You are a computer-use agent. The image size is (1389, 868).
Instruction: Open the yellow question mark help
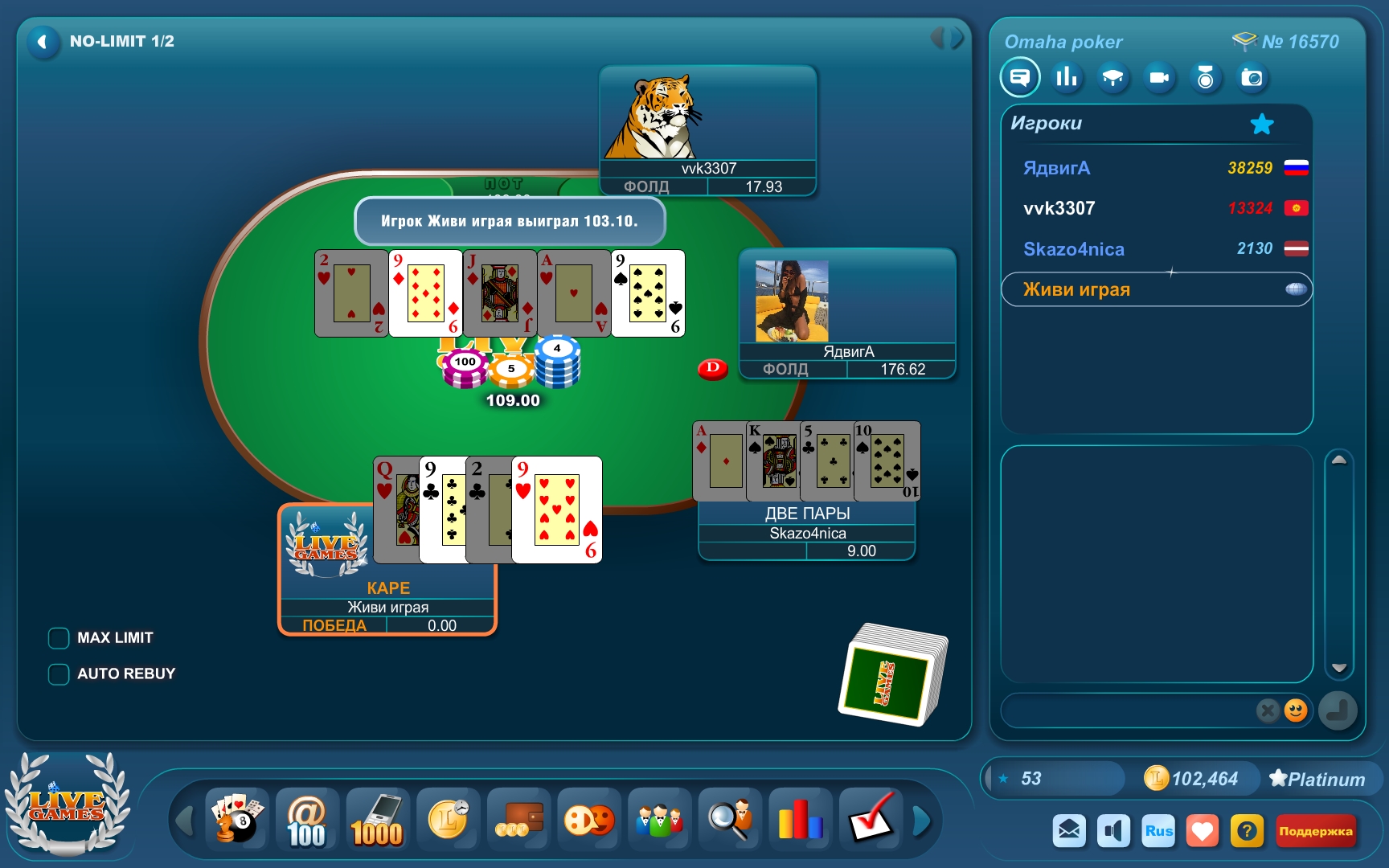1247,831
